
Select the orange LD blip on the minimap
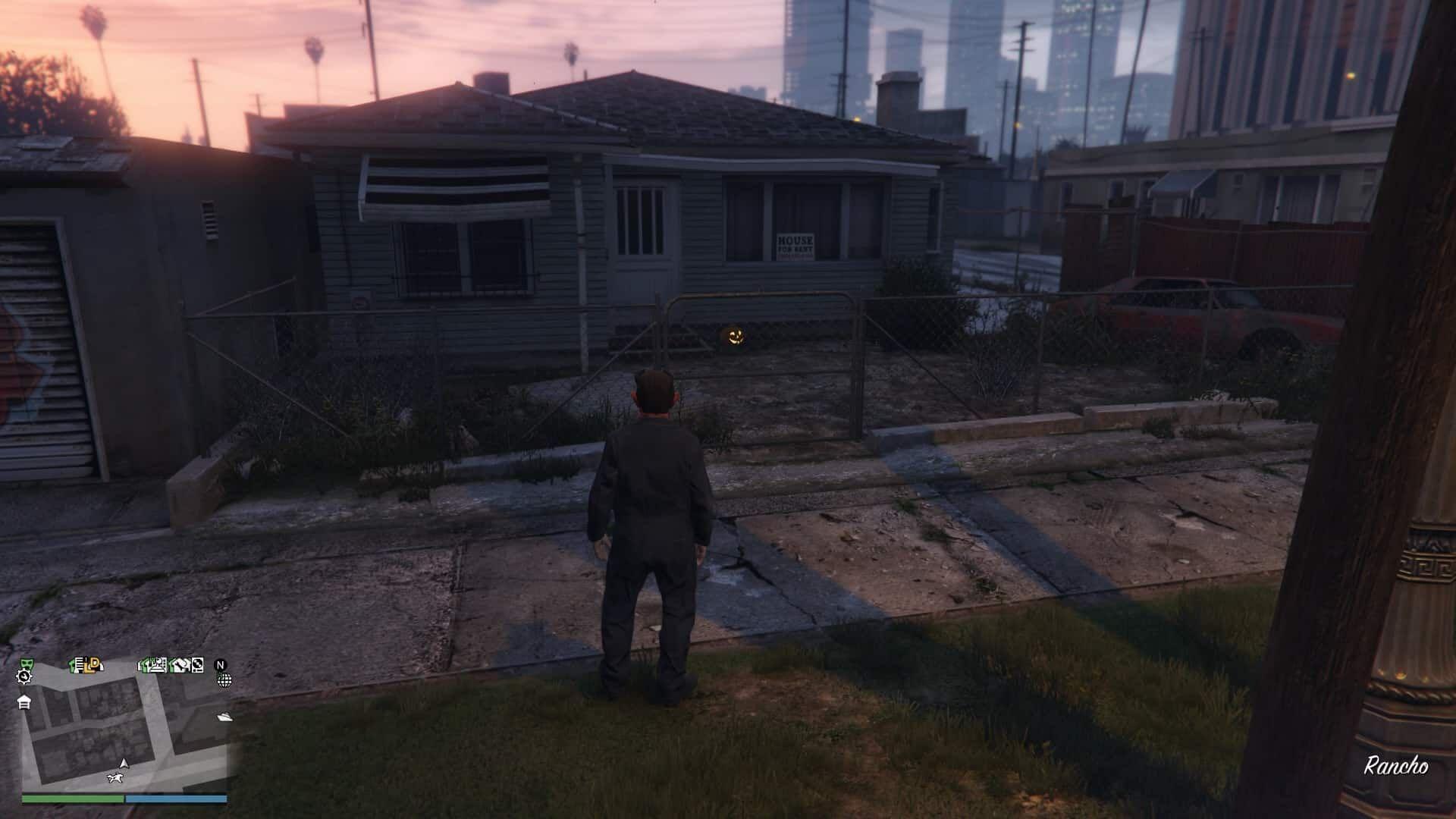coord(93,665)
